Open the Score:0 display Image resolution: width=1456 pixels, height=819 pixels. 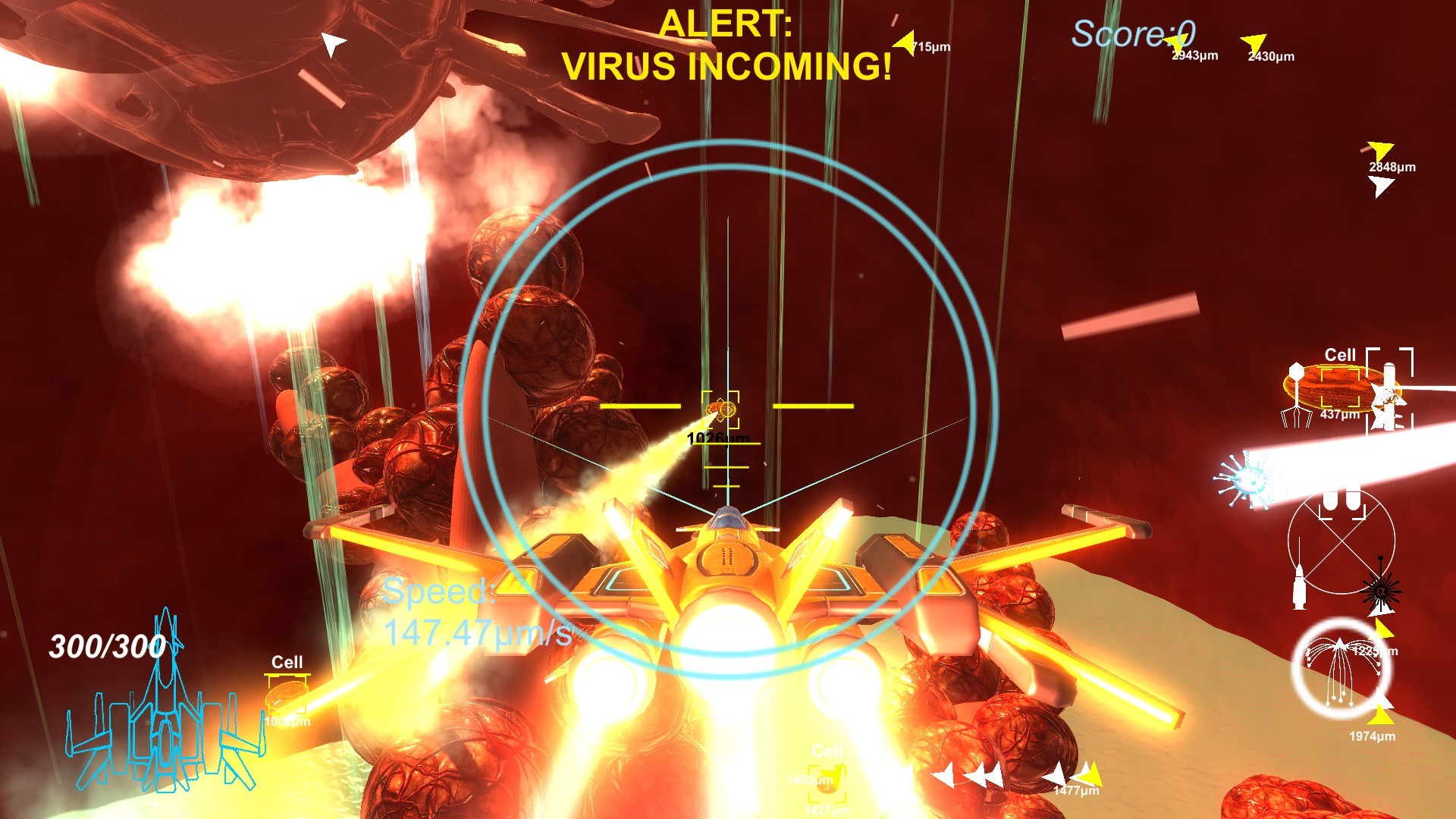[1133, 32]
